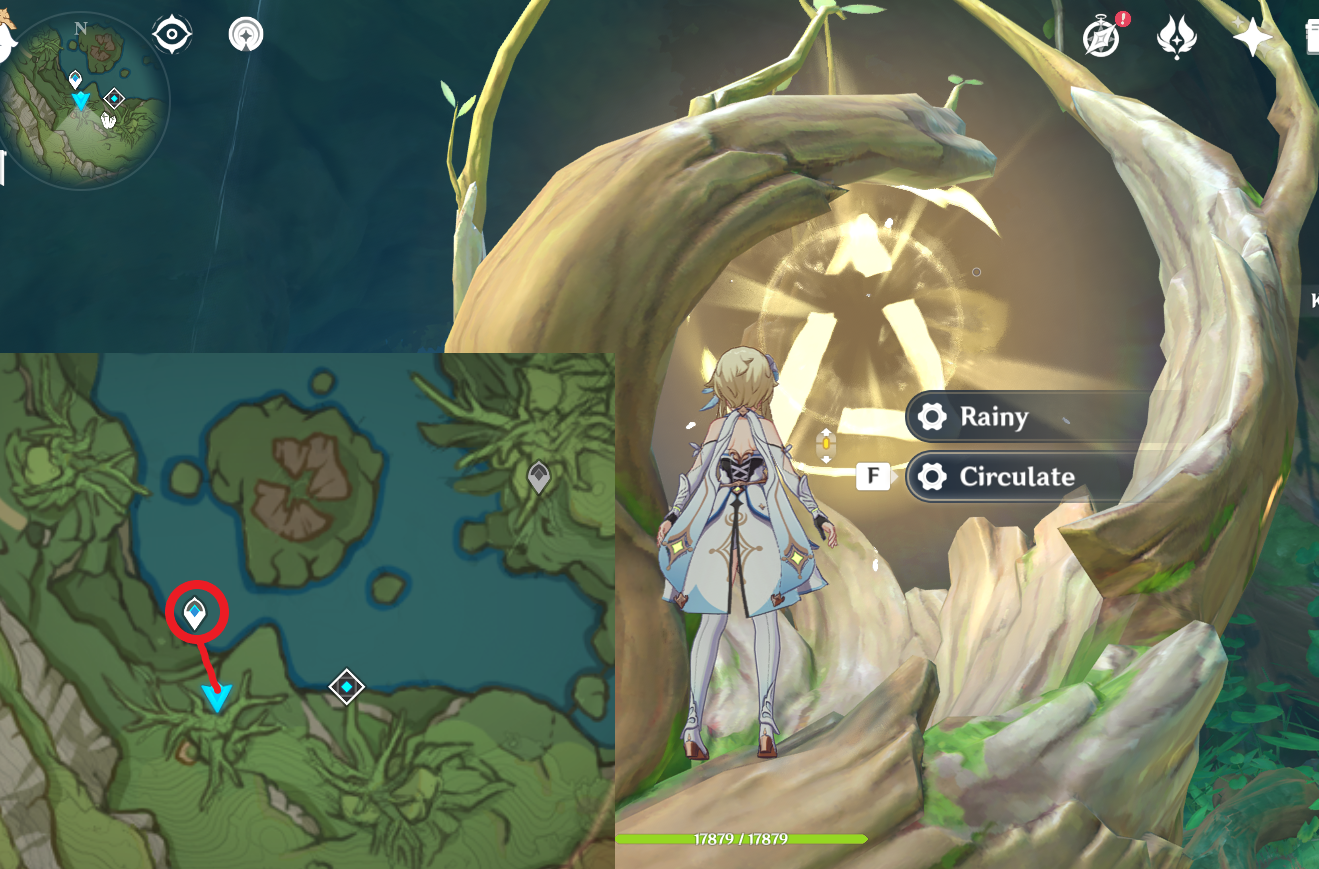Open the winged battle pass icon
Viewport: 1319px width, 869px height.
point(1176,38)
